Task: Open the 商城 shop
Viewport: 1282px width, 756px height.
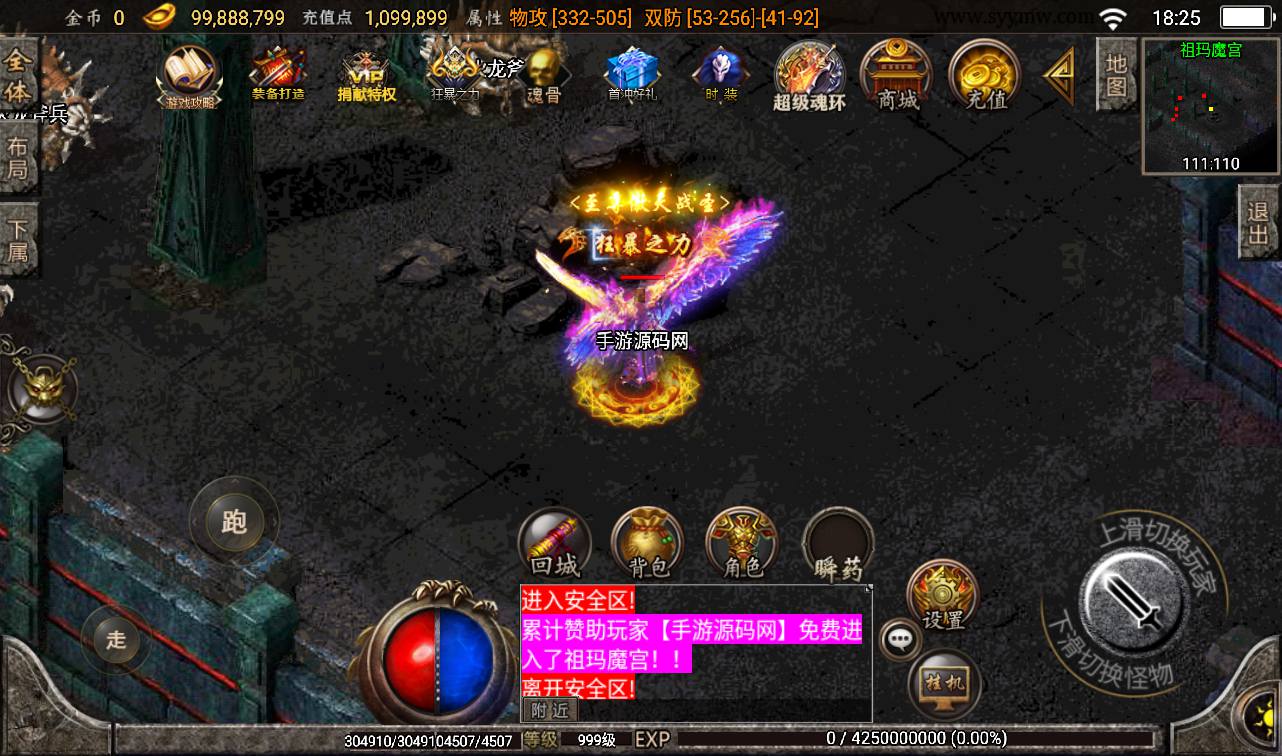Action: [x=897, y=74]
